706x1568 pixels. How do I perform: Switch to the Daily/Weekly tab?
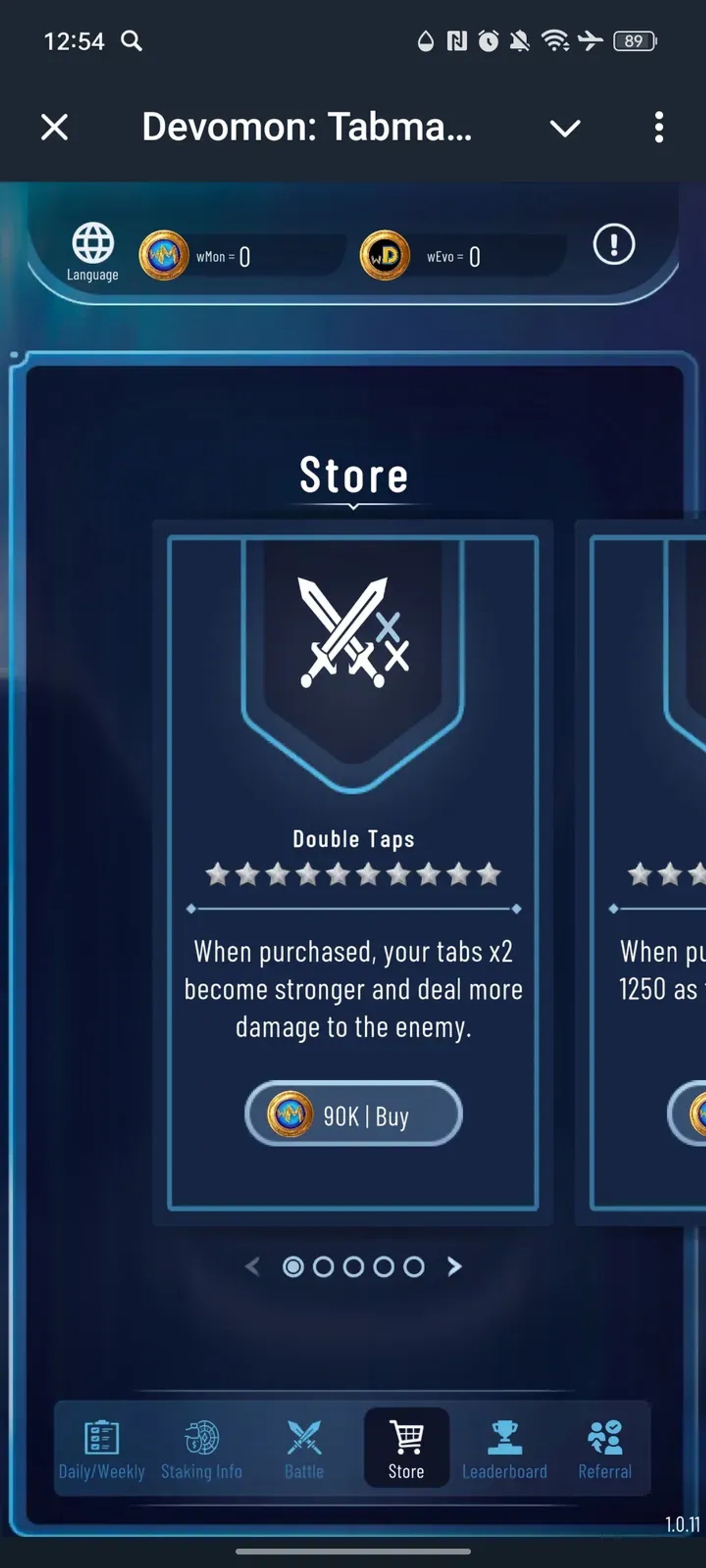pos(101,1449)
